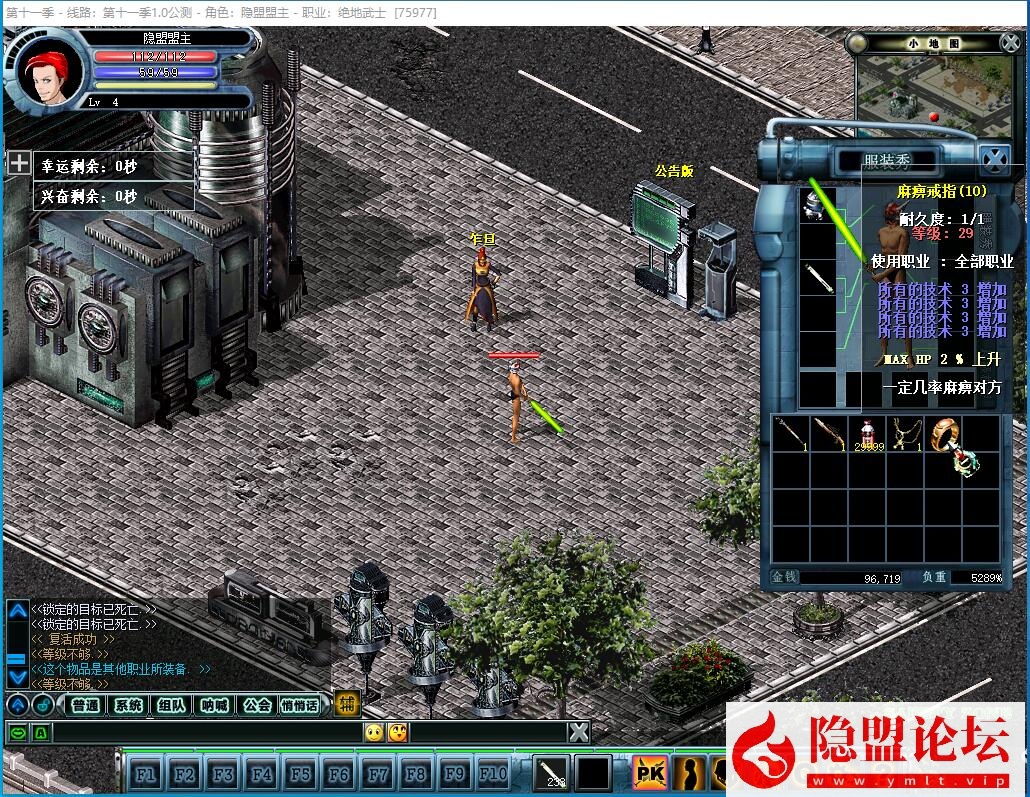Switch chat to the 系统 channel

[129, 705]
